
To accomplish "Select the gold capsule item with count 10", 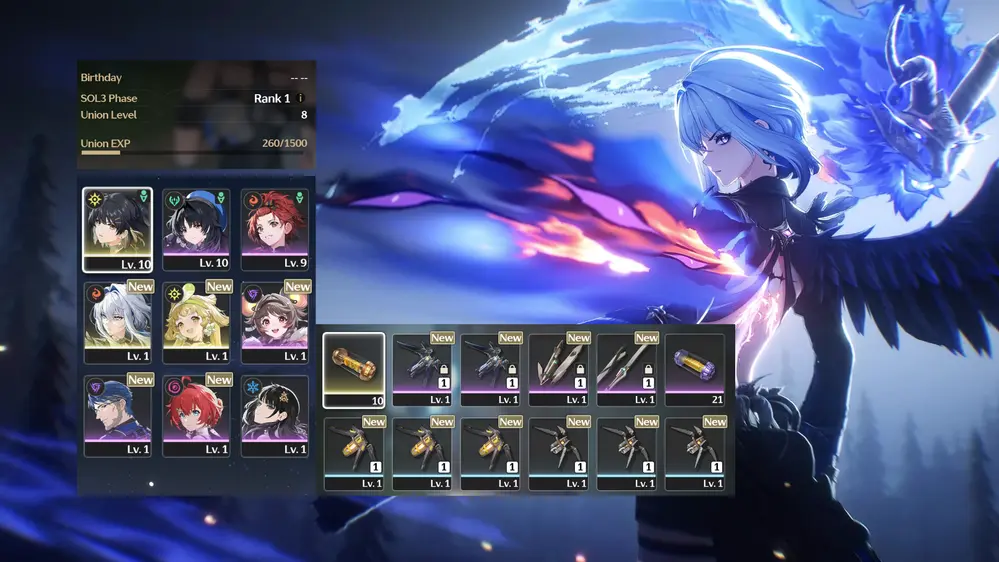I will [354, 369].
